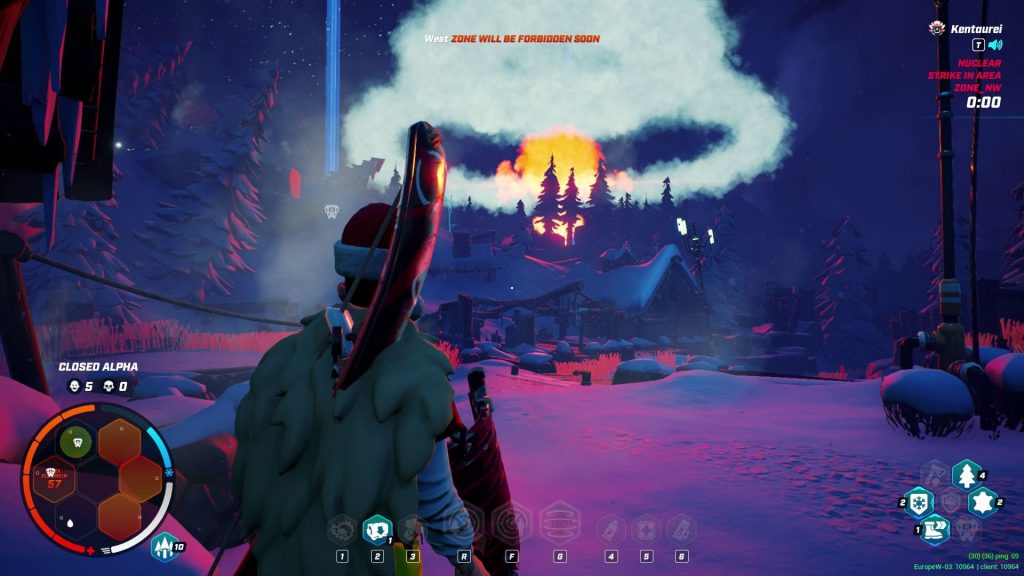Pick the spiky star hexagon icon

983,502
